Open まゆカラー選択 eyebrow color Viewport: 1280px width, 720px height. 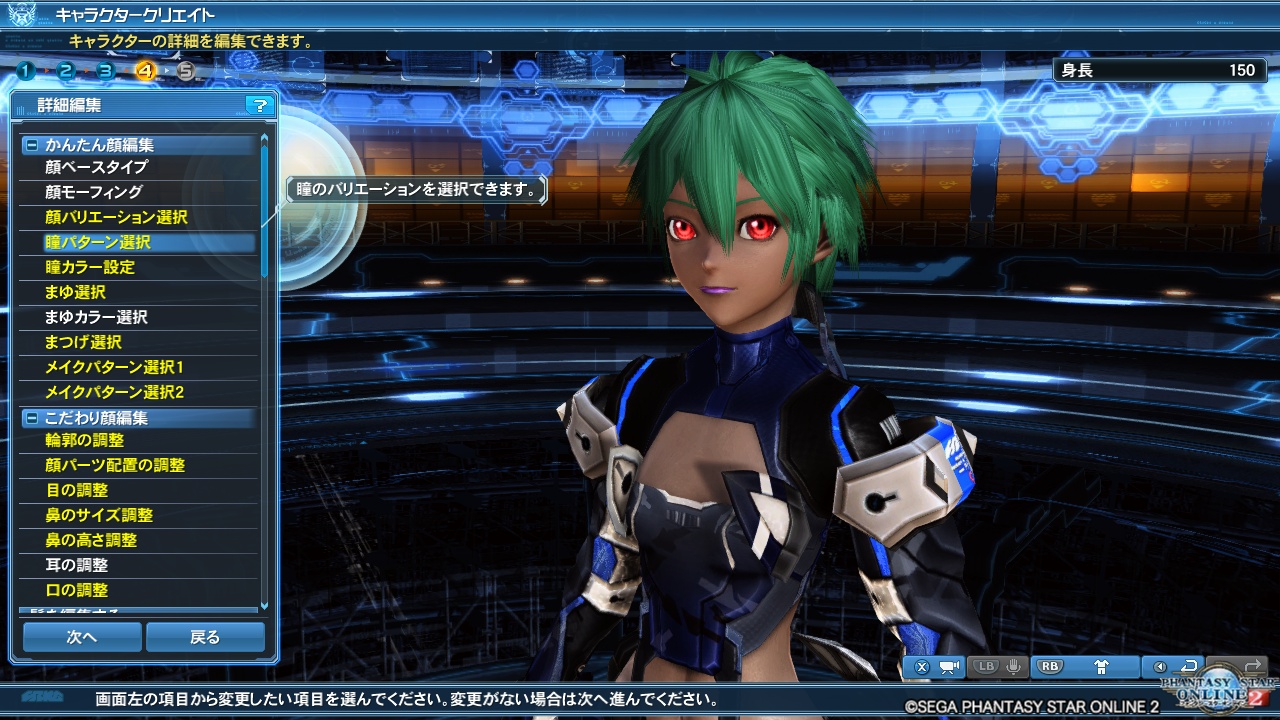click(x=96, y=317)
